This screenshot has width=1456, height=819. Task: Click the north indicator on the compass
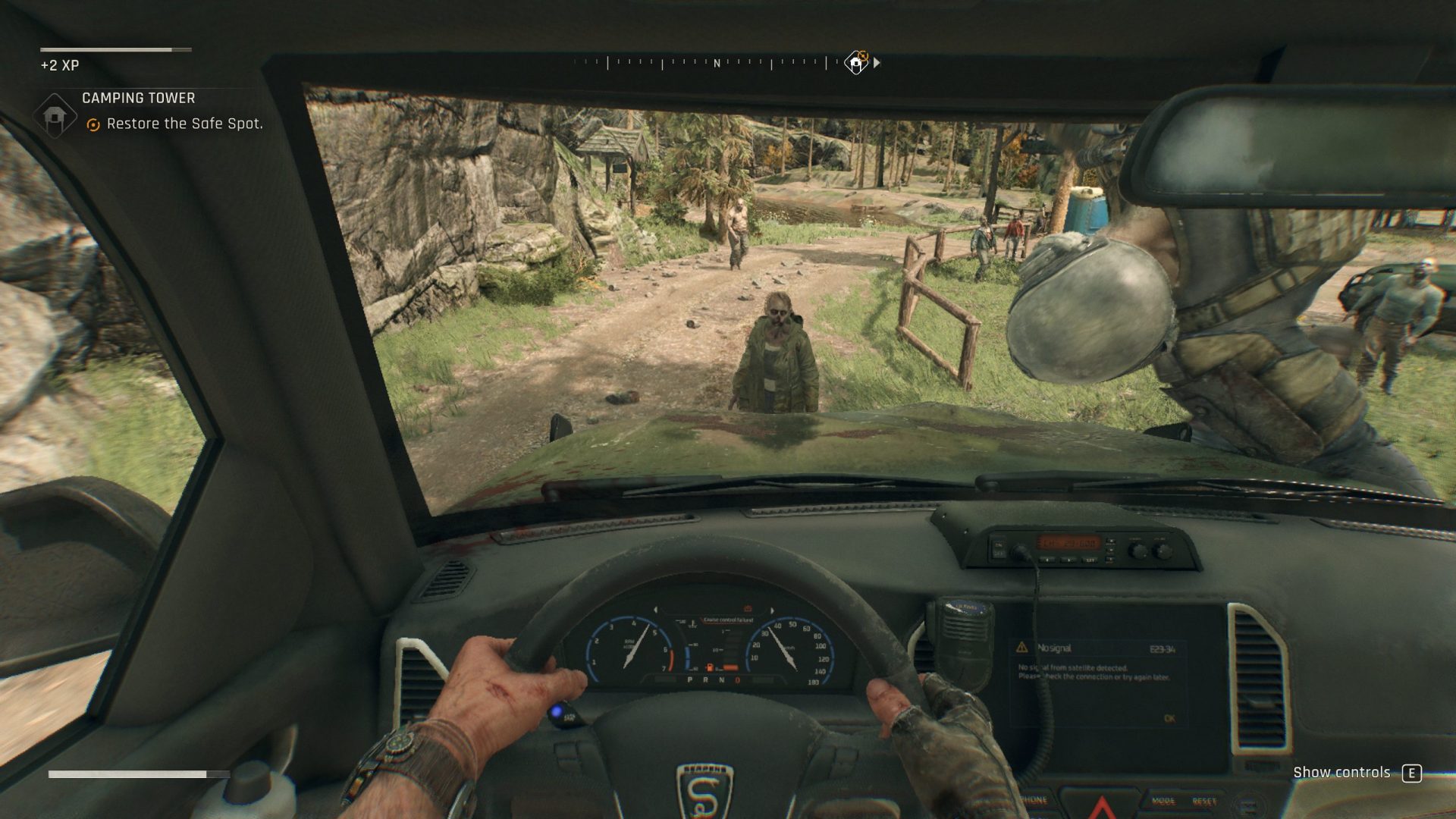tap(717, 64)
